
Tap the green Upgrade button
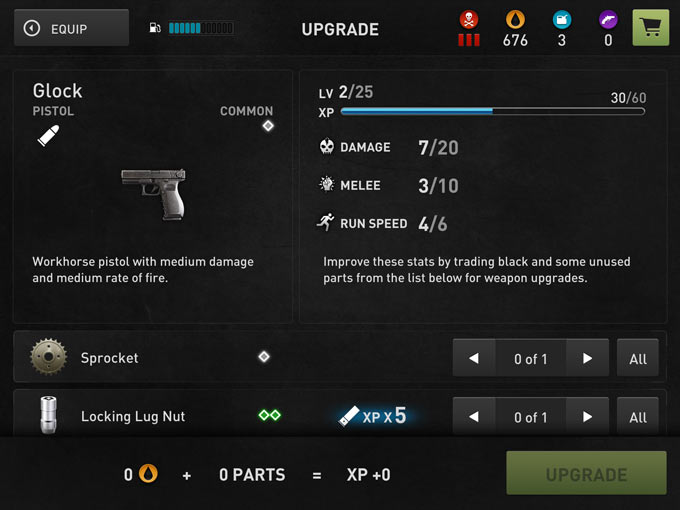[x=586, y=474]
